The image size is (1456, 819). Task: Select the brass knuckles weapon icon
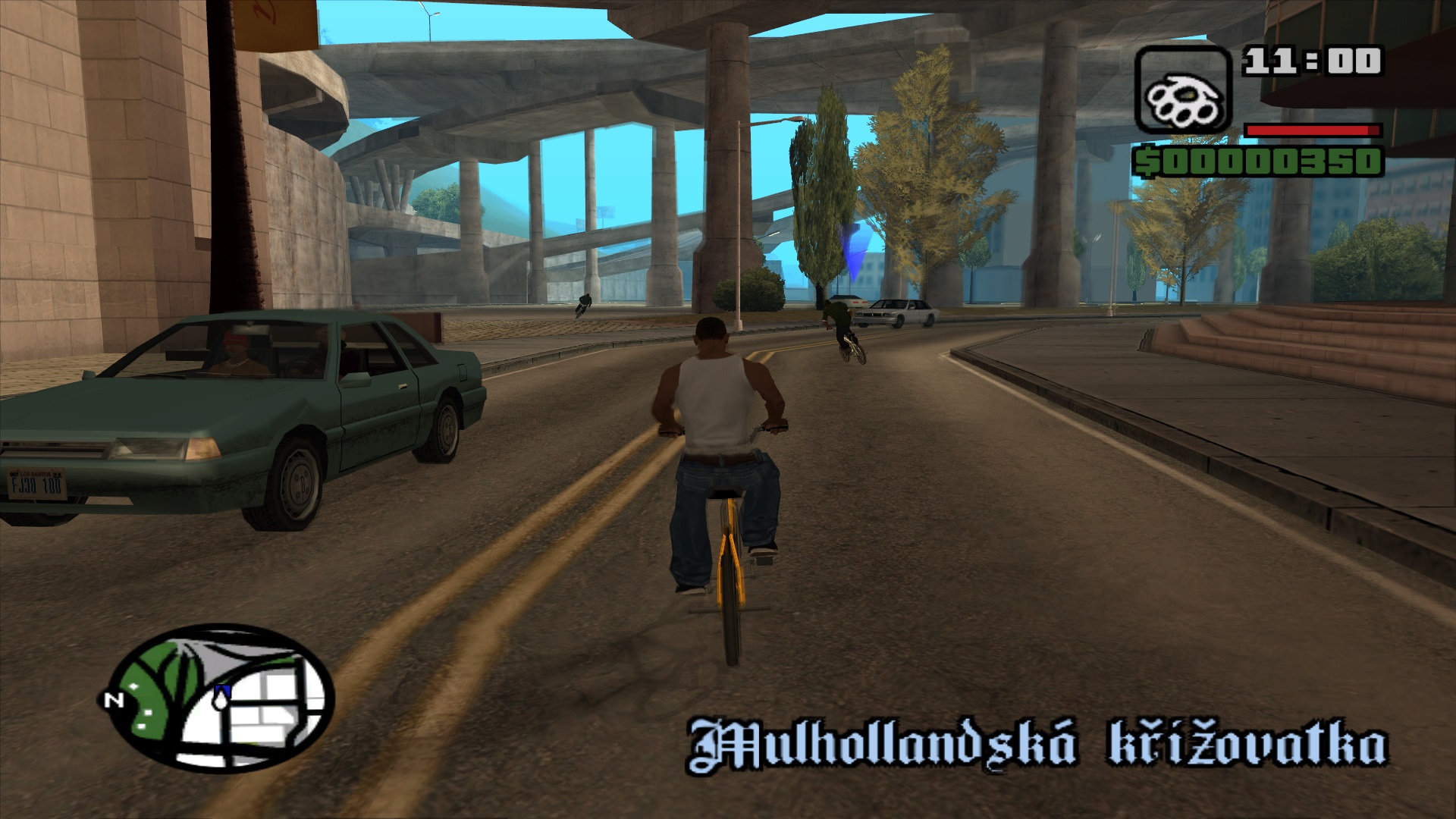click(x=1182, y=90)
